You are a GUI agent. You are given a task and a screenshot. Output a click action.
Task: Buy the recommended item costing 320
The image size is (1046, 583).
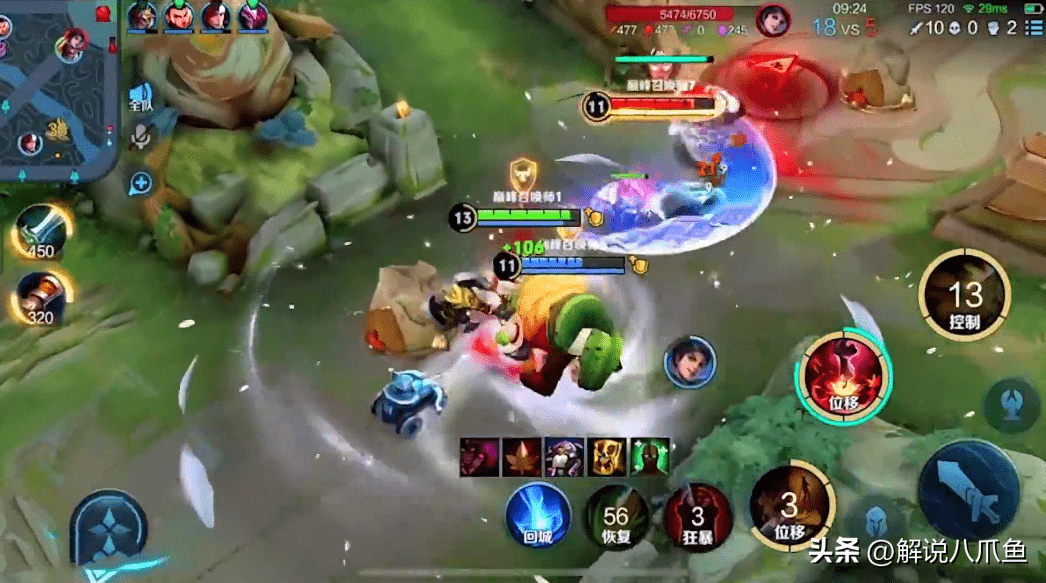pyautogui.click(x=42, y=297)
